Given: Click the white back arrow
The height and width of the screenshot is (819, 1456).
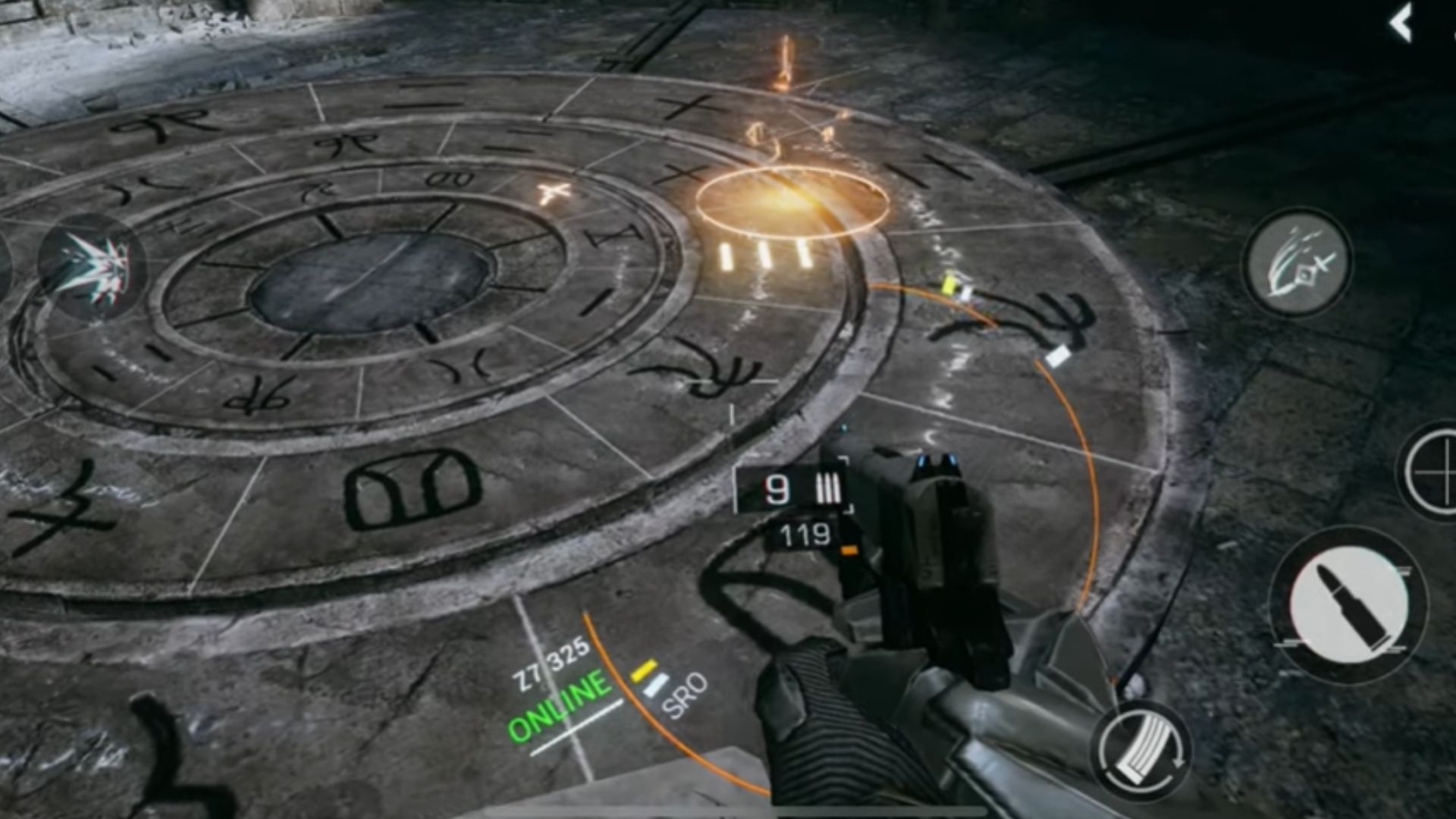Looking at the screenshot, I should coord(1400,23).
